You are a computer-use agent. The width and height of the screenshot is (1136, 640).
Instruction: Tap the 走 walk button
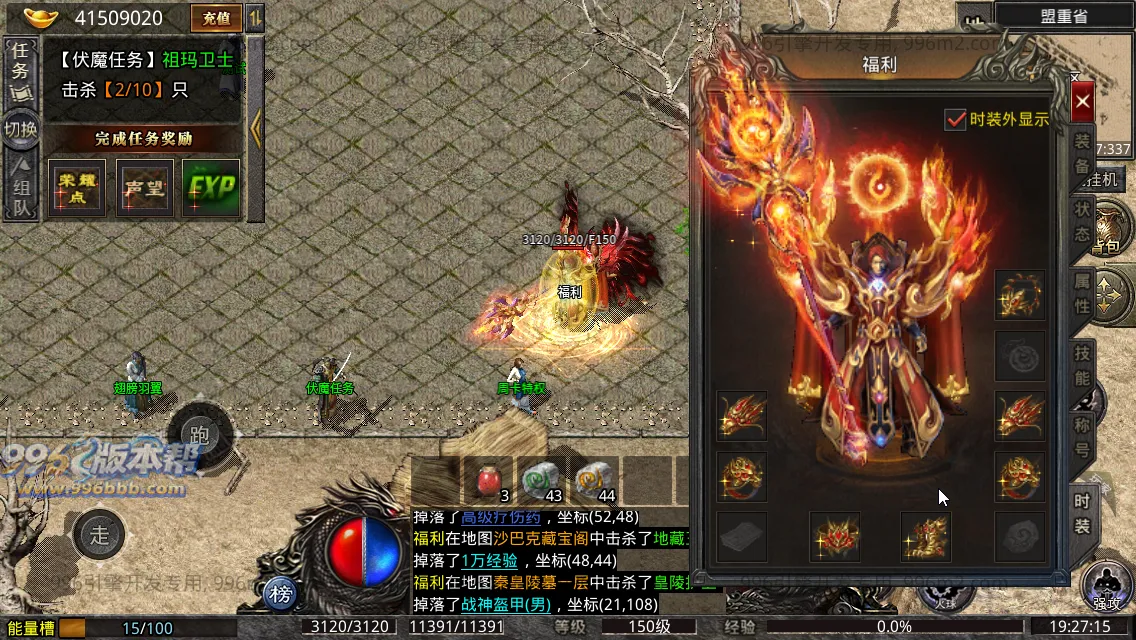[x=99, y=534]
